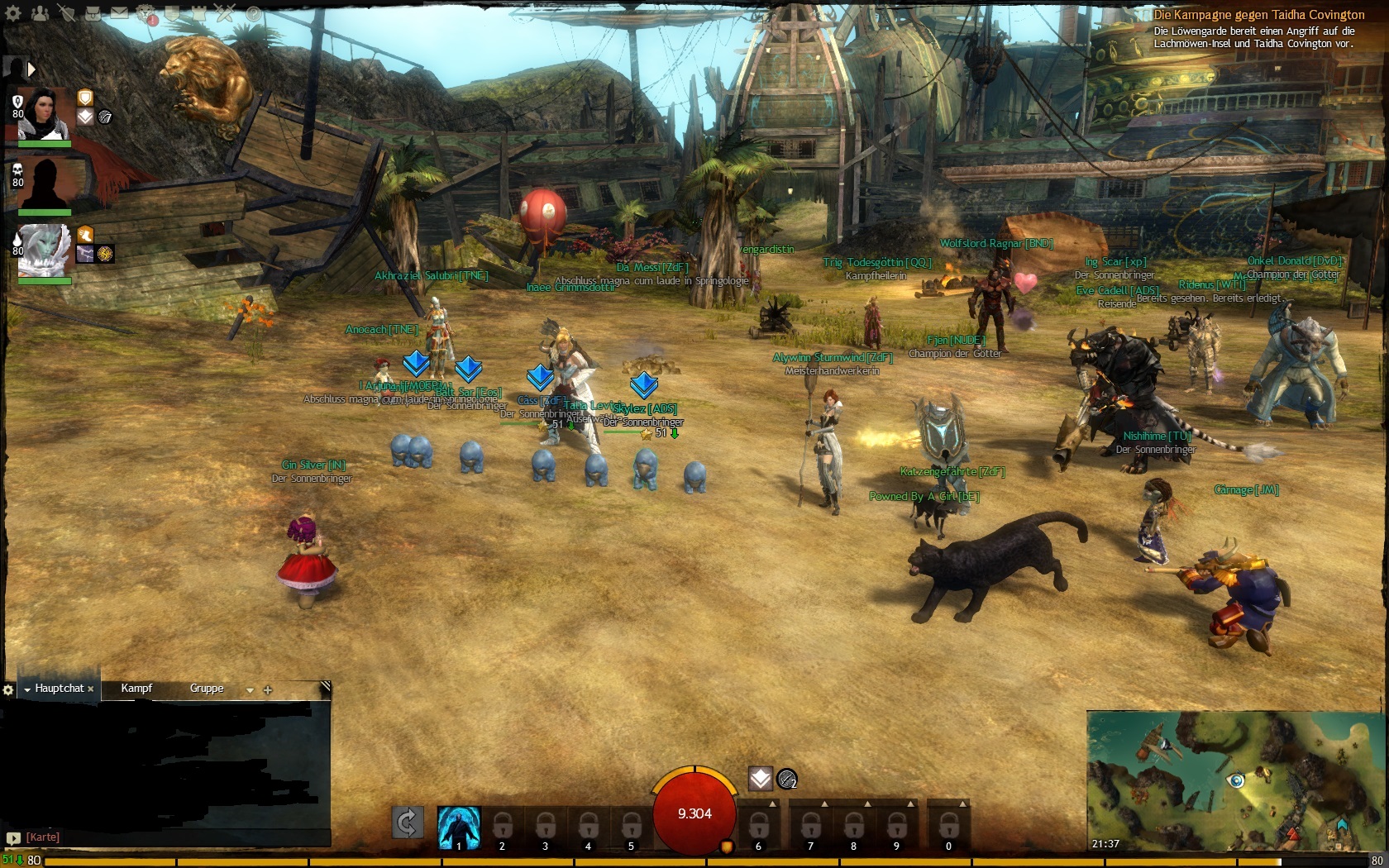Viewport: 1389px width, 868px height.
Task: Add a new chat tab
Action: point(268,689)
